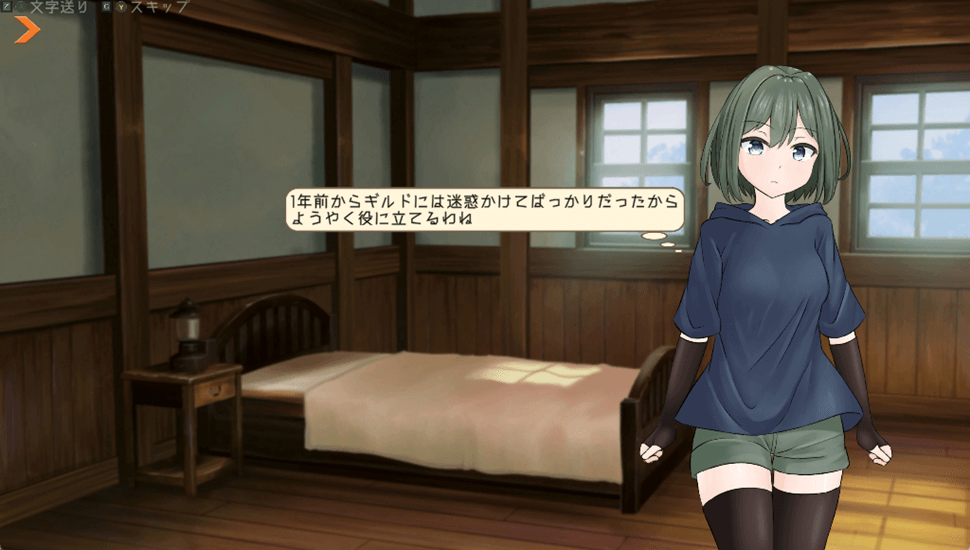Advance the dialogue speech bubble text
The height and width of the screenshot is (550, 970).
click(484, 209)
